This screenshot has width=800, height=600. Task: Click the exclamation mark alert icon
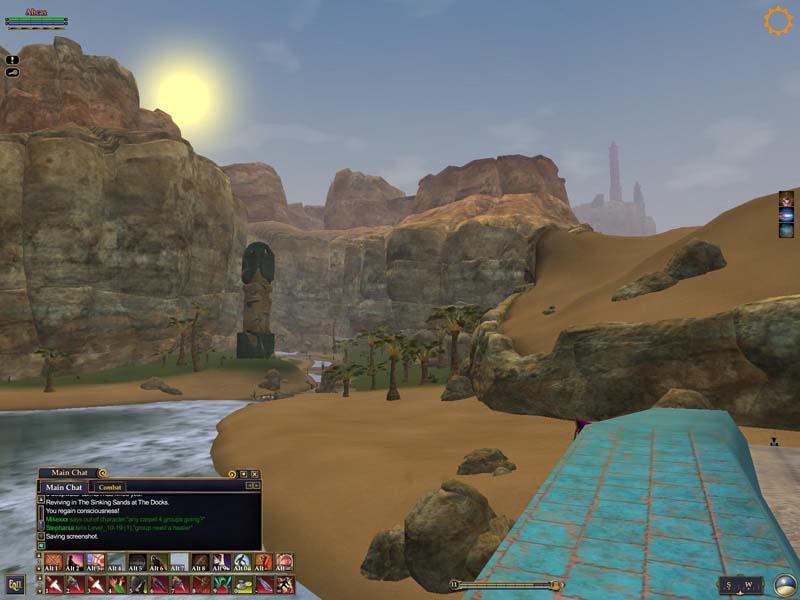(x=12, y=60)
